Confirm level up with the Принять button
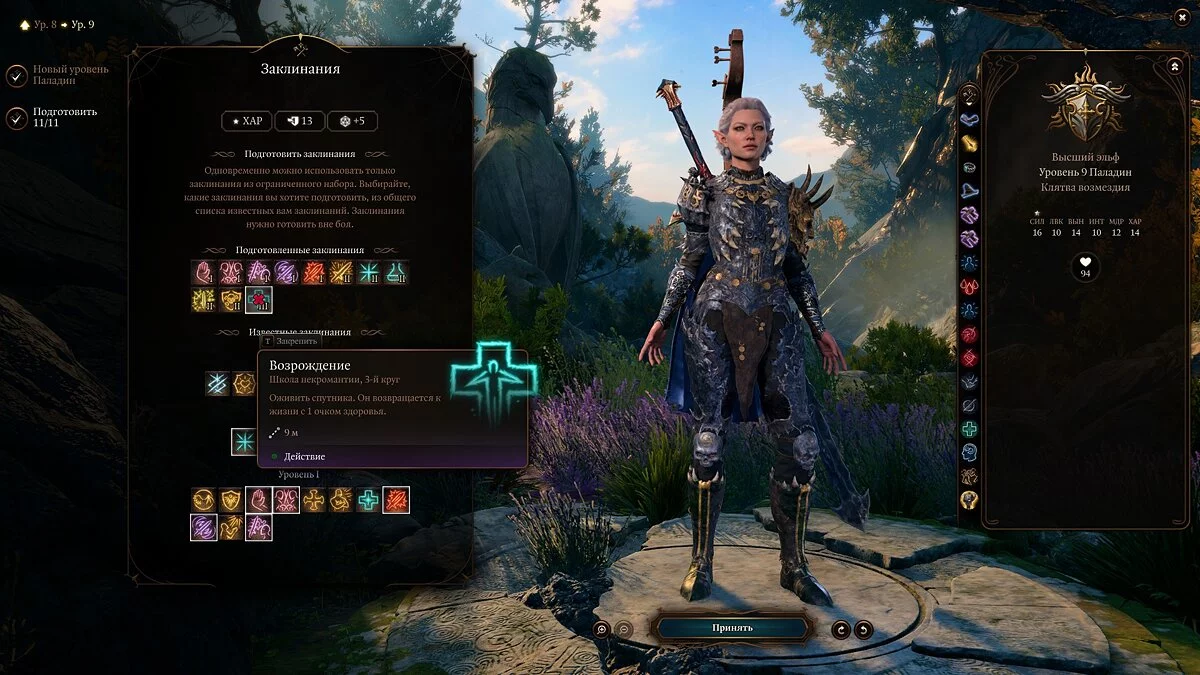The width and height of the screenshot is (1200, 675). pos(732,628)
